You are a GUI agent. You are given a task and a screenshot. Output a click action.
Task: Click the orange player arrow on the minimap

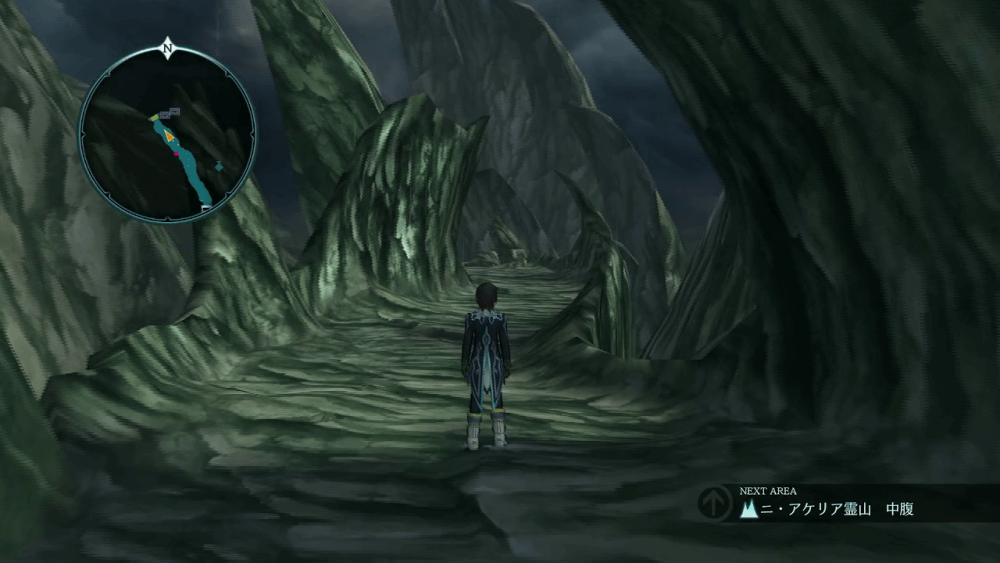click(x=171, y=133)
